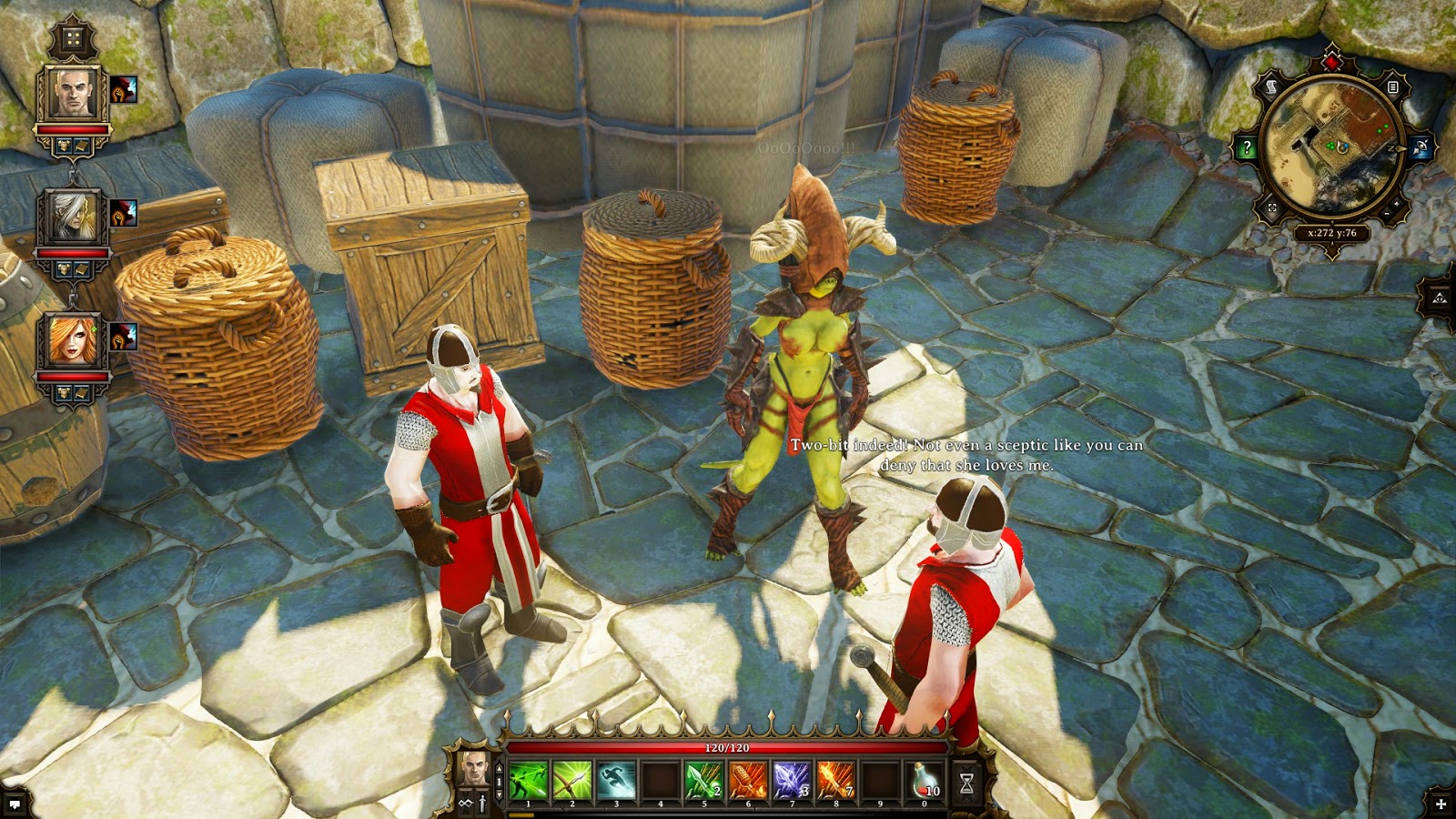Select the bald male party leader portrait
The height and width of the screenshot is (819, 1456).
(73, 94)
